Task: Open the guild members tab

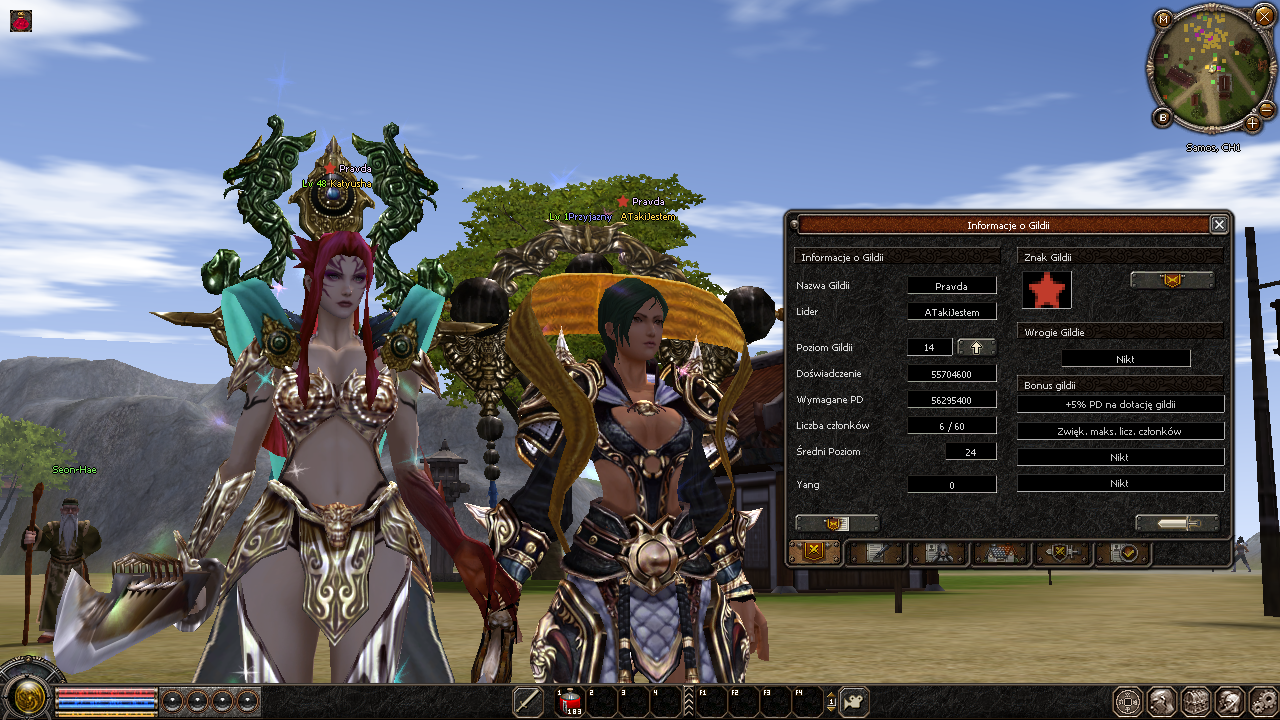Action: 937,552
